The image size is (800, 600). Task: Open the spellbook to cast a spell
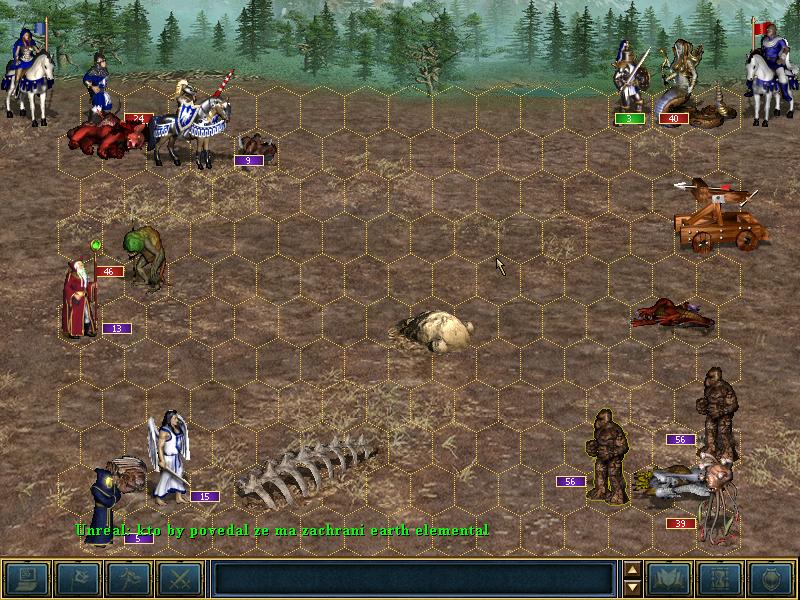click(x=670, y=578)
